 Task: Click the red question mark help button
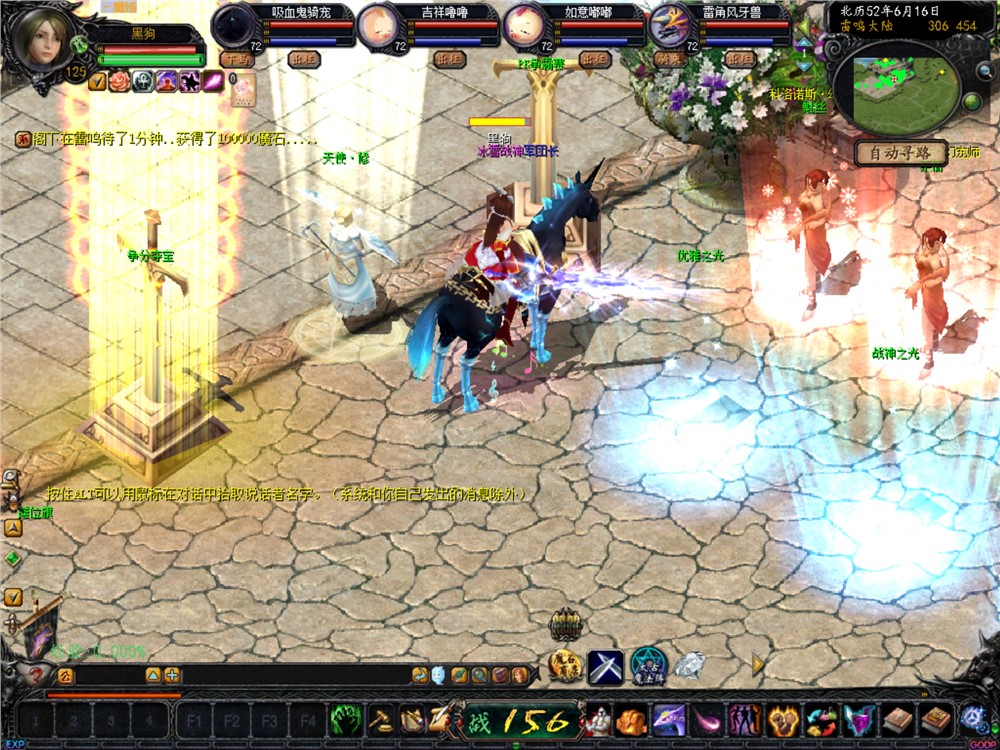[x=36, y=675]
